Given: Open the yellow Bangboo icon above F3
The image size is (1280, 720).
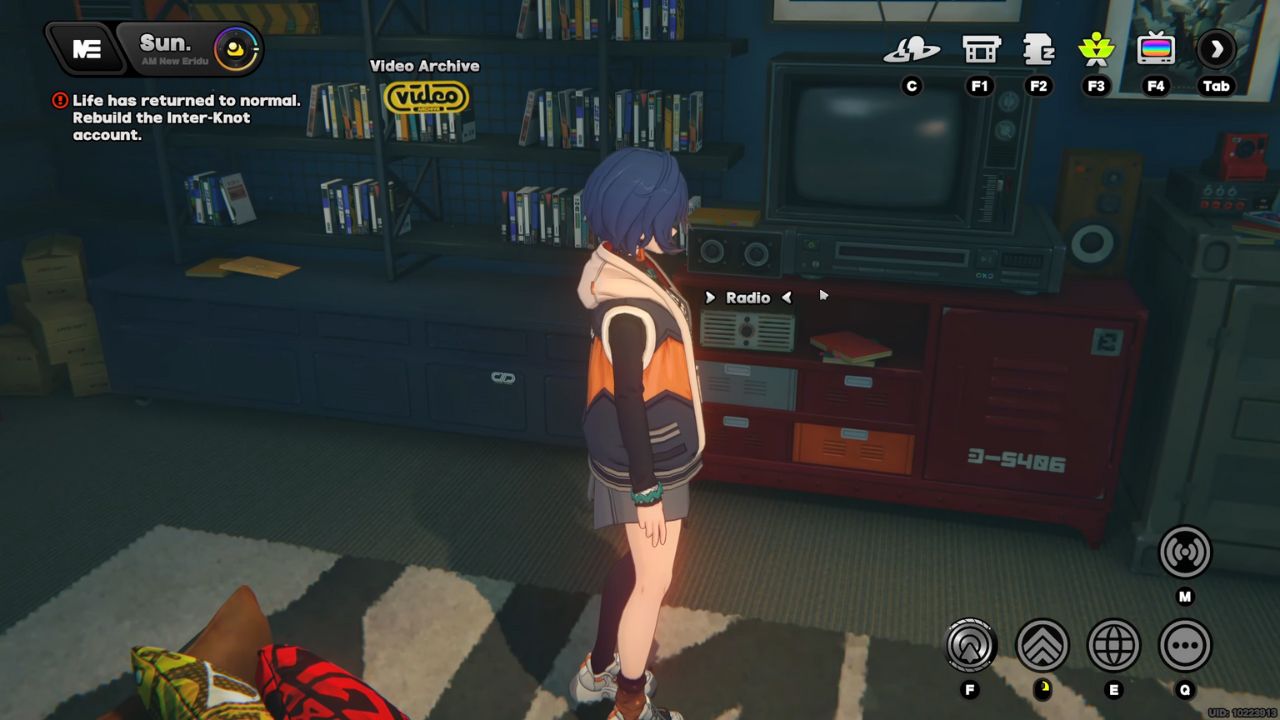Looking at the screenshot, I should [1096, 47].
